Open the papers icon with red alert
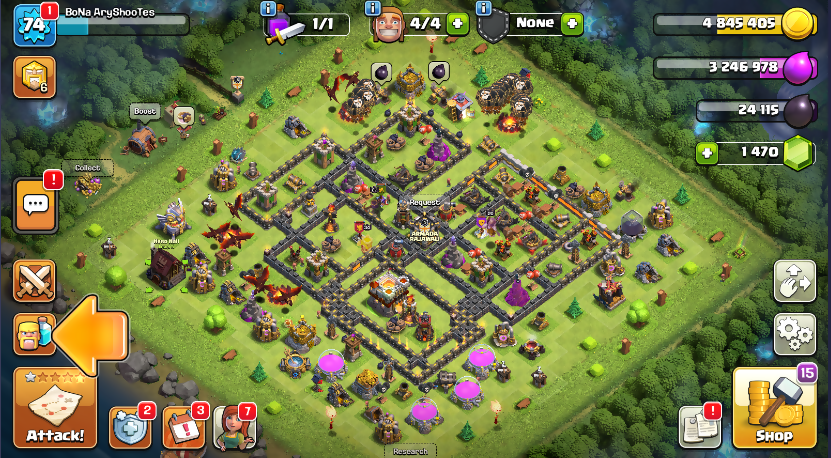Image resolution: width=831 pixels, height=458 pixels. 699,427
